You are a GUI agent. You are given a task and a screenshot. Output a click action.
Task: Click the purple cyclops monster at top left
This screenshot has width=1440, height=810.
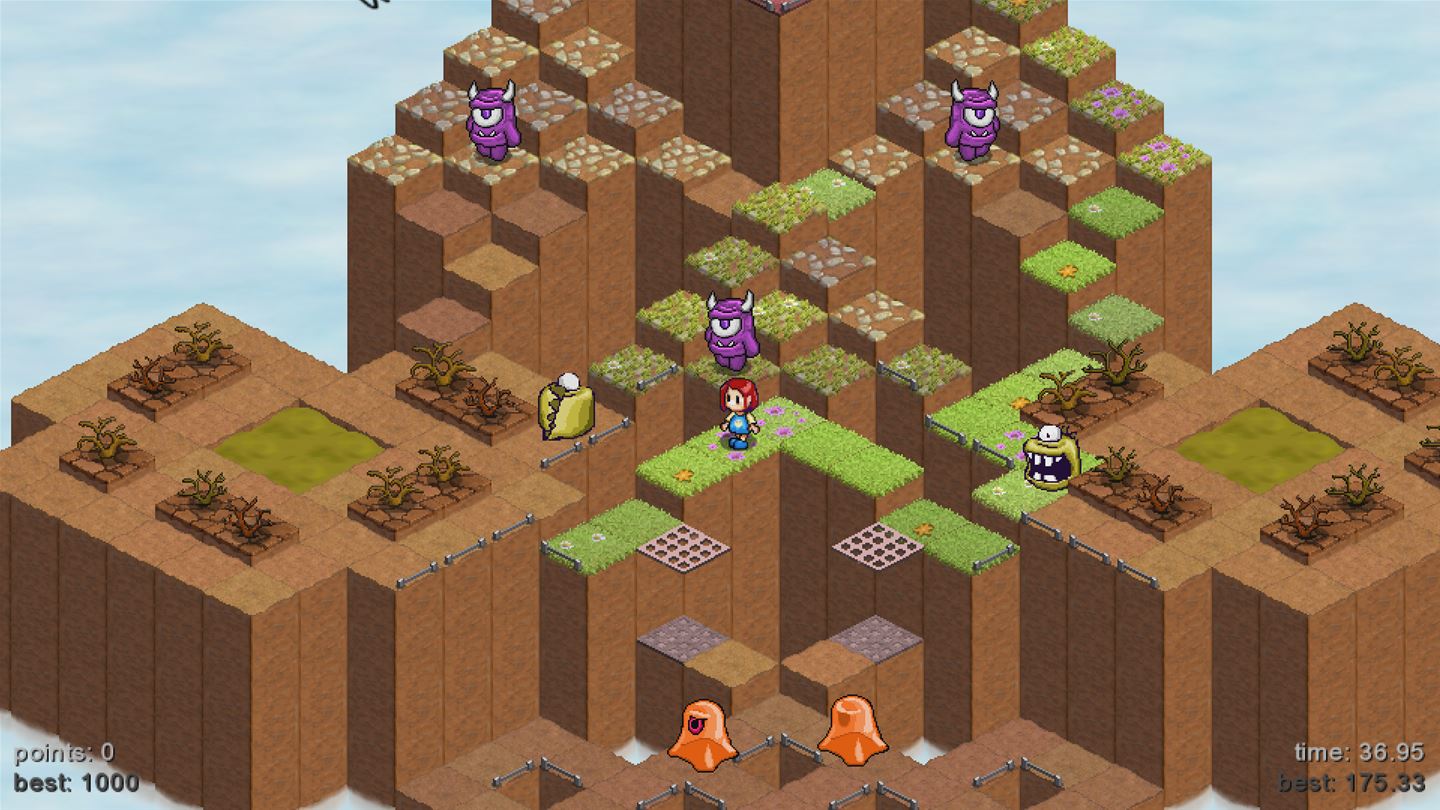coord(492,118)
